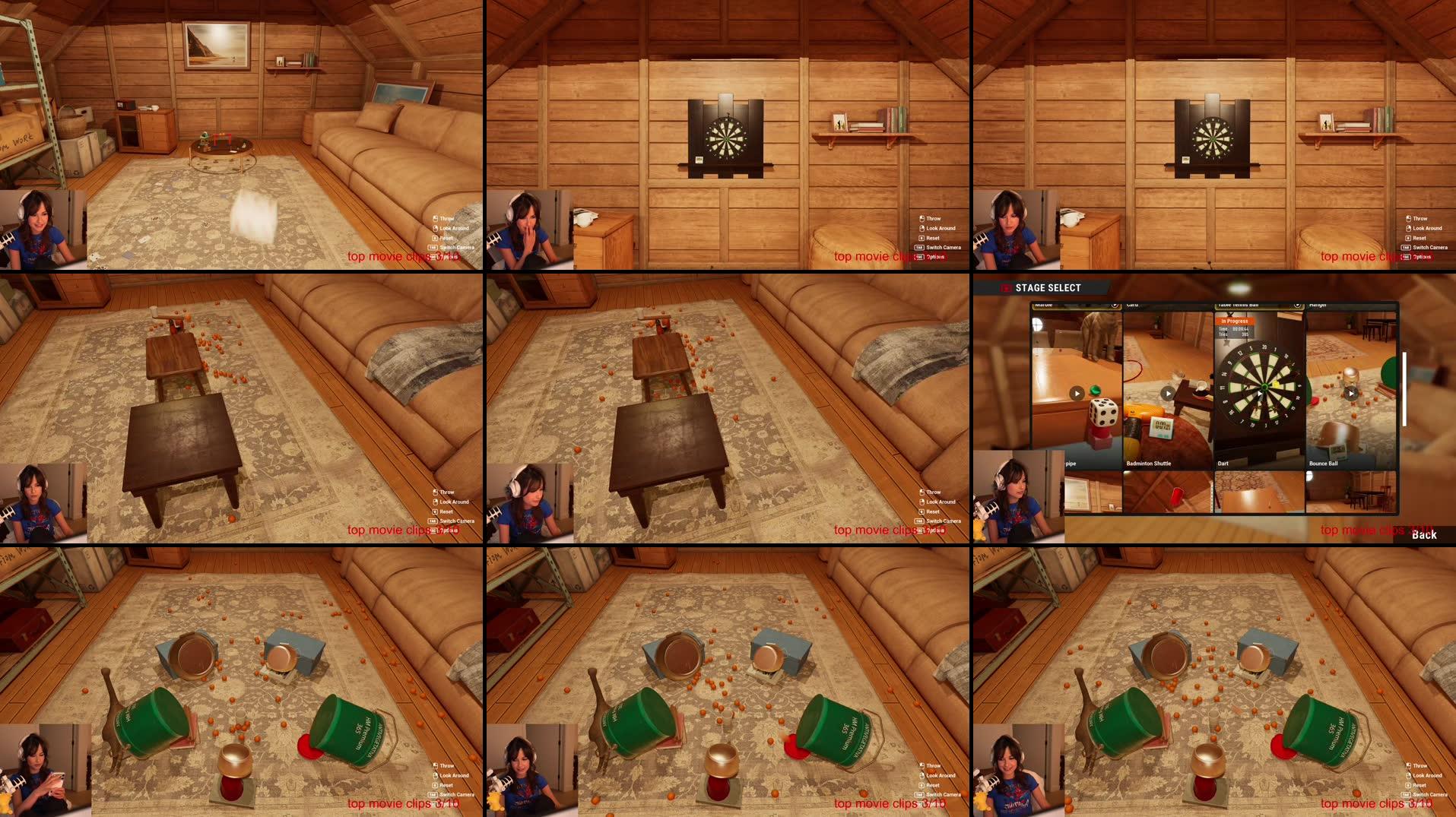Click the Bounce Ball stage name
Viewport: 1456px width, 817px height.
coord(1324,463)
